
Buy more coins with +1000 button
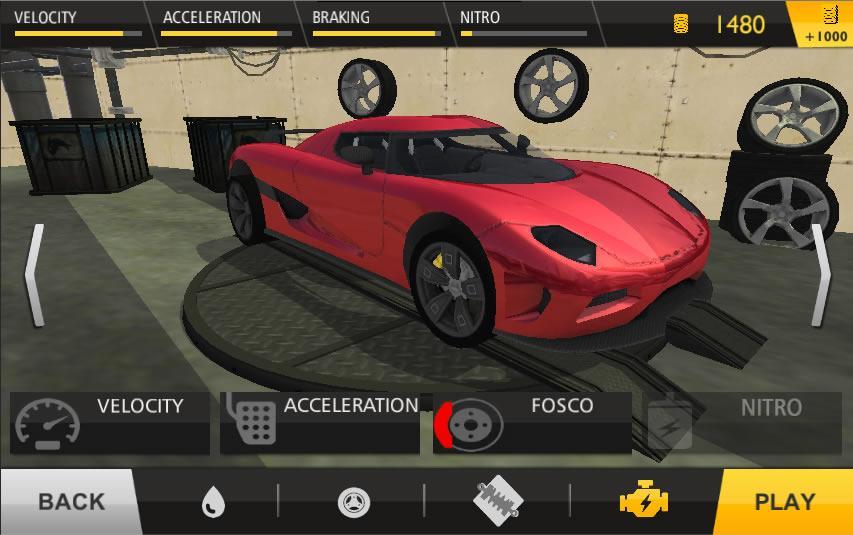[x=826, y=25]
